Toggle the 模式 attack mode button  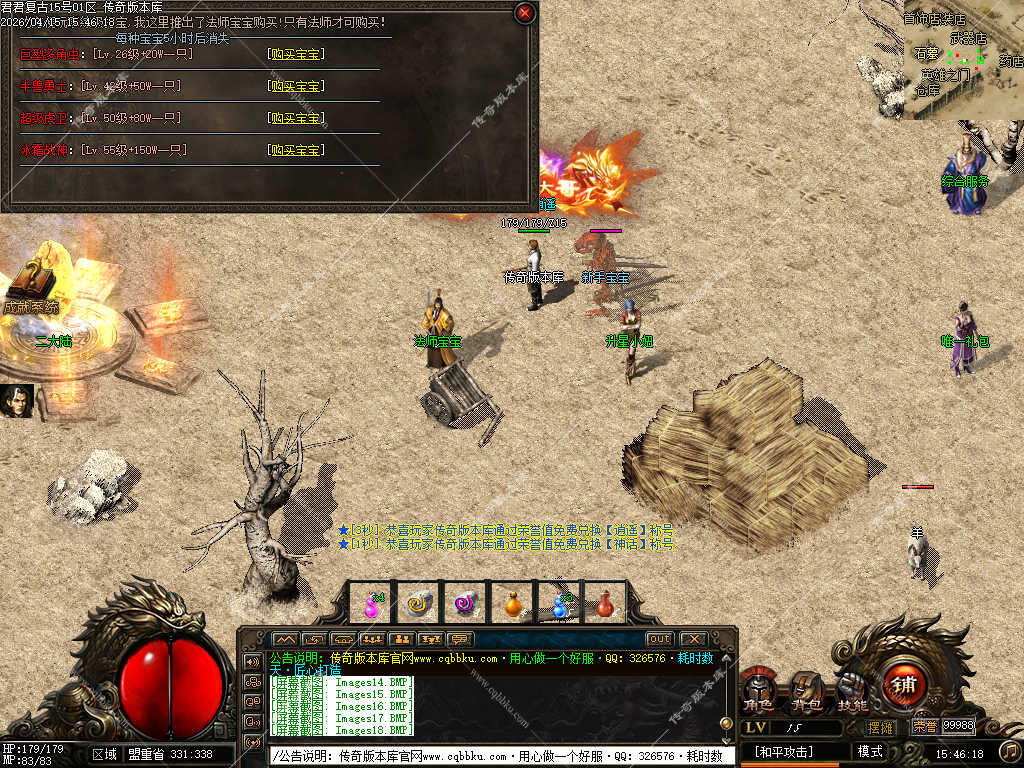pyautogui.click(x=870, y=752)
